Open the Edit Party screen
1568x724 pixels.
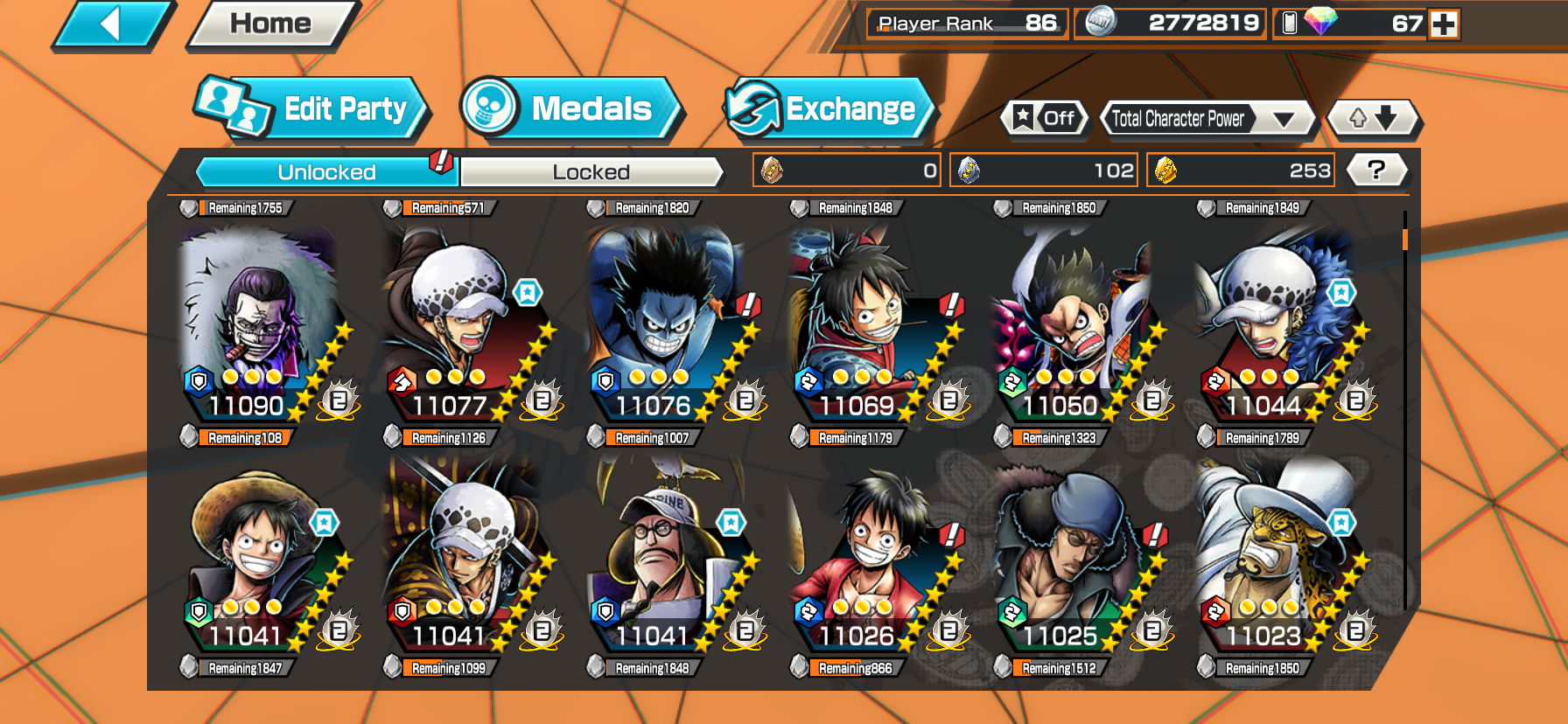coord(311,109)
